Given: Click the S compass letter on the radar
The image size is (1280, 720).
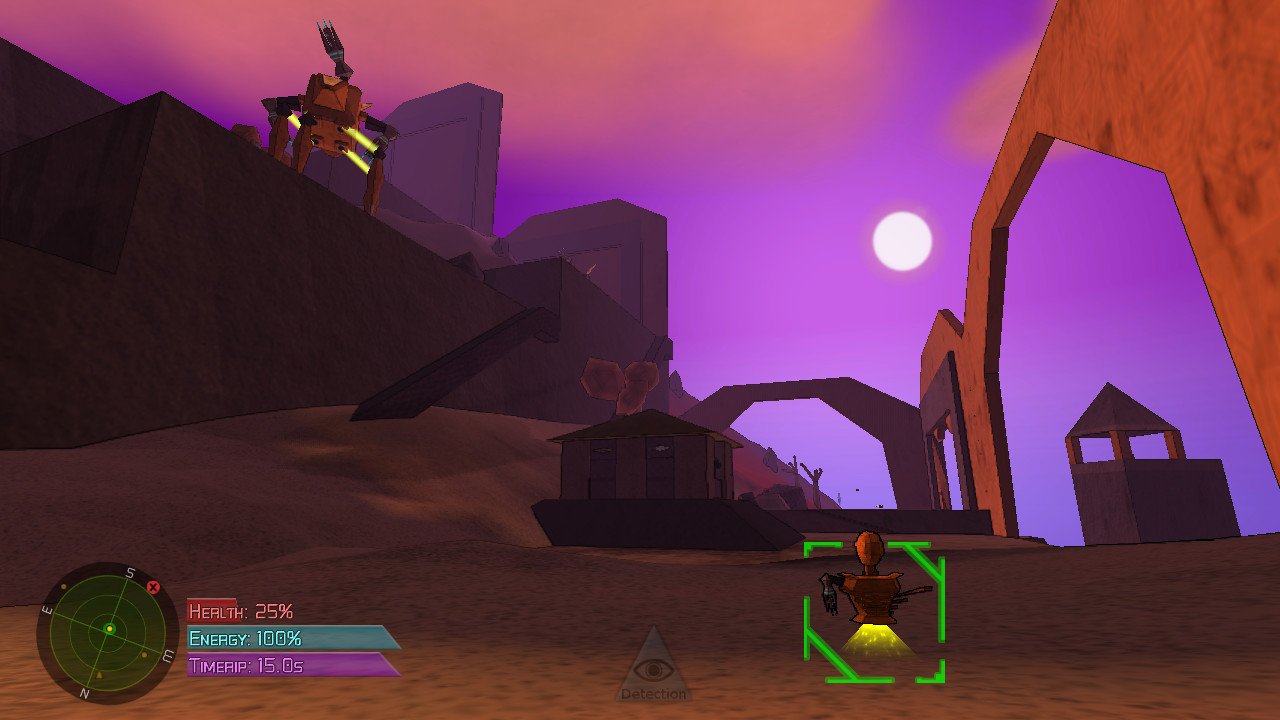Looking at the screenshot, I should [129, 571].
